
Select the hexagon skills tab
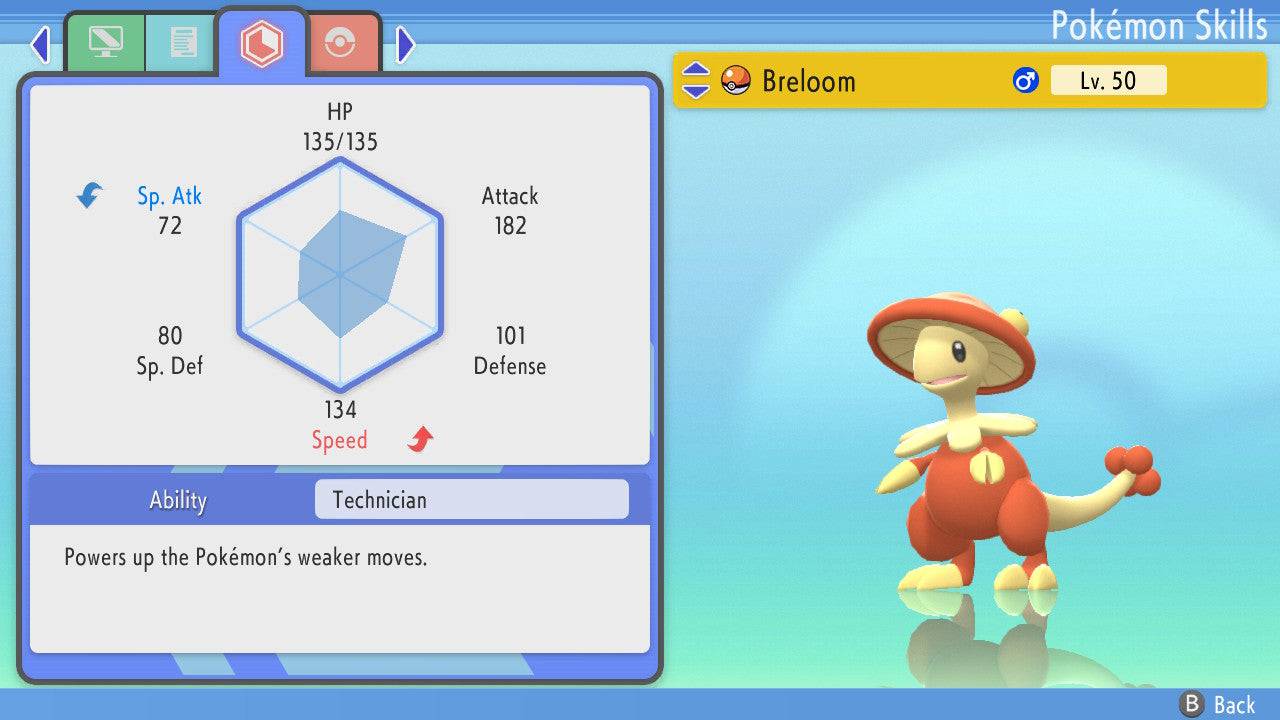tap(262, 43)
